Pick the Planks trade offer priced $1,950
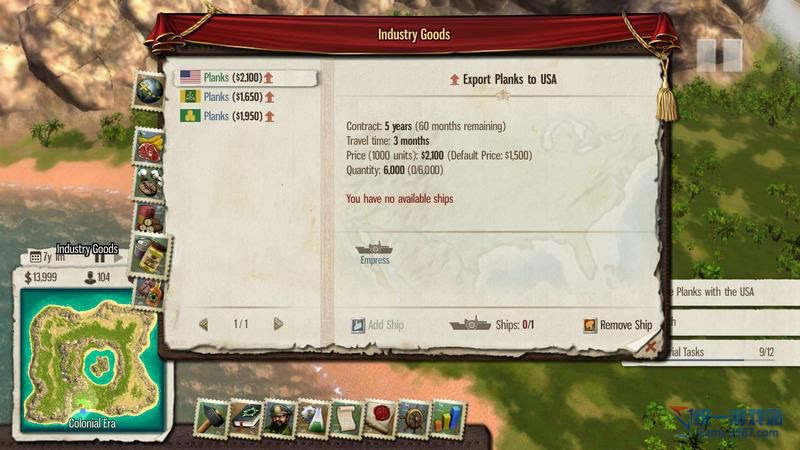The width and height of the screenshot is (800, 450). (x=231, y=116)
